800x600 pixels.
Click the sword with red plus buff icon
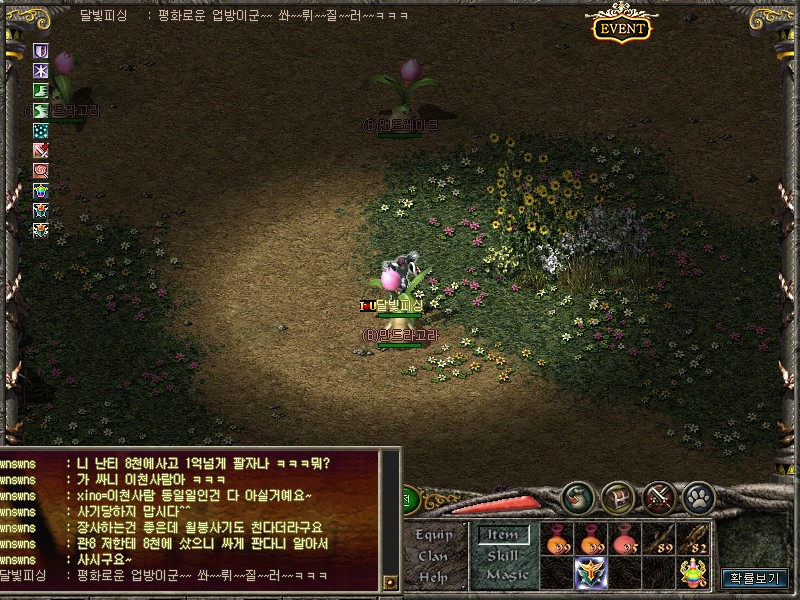click(41, 150)
